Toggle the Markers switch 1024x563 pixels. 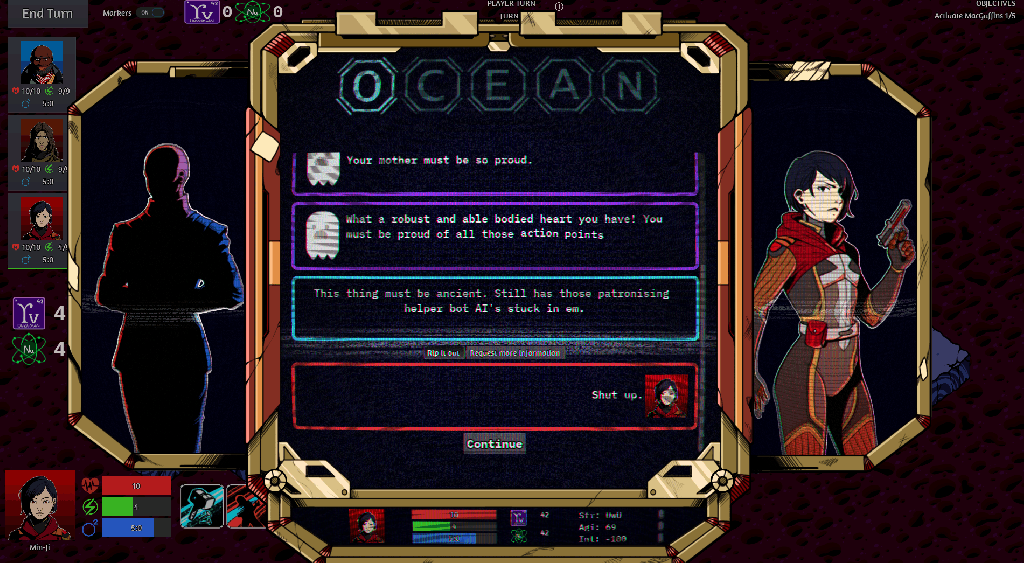click(x=151, y=13)
